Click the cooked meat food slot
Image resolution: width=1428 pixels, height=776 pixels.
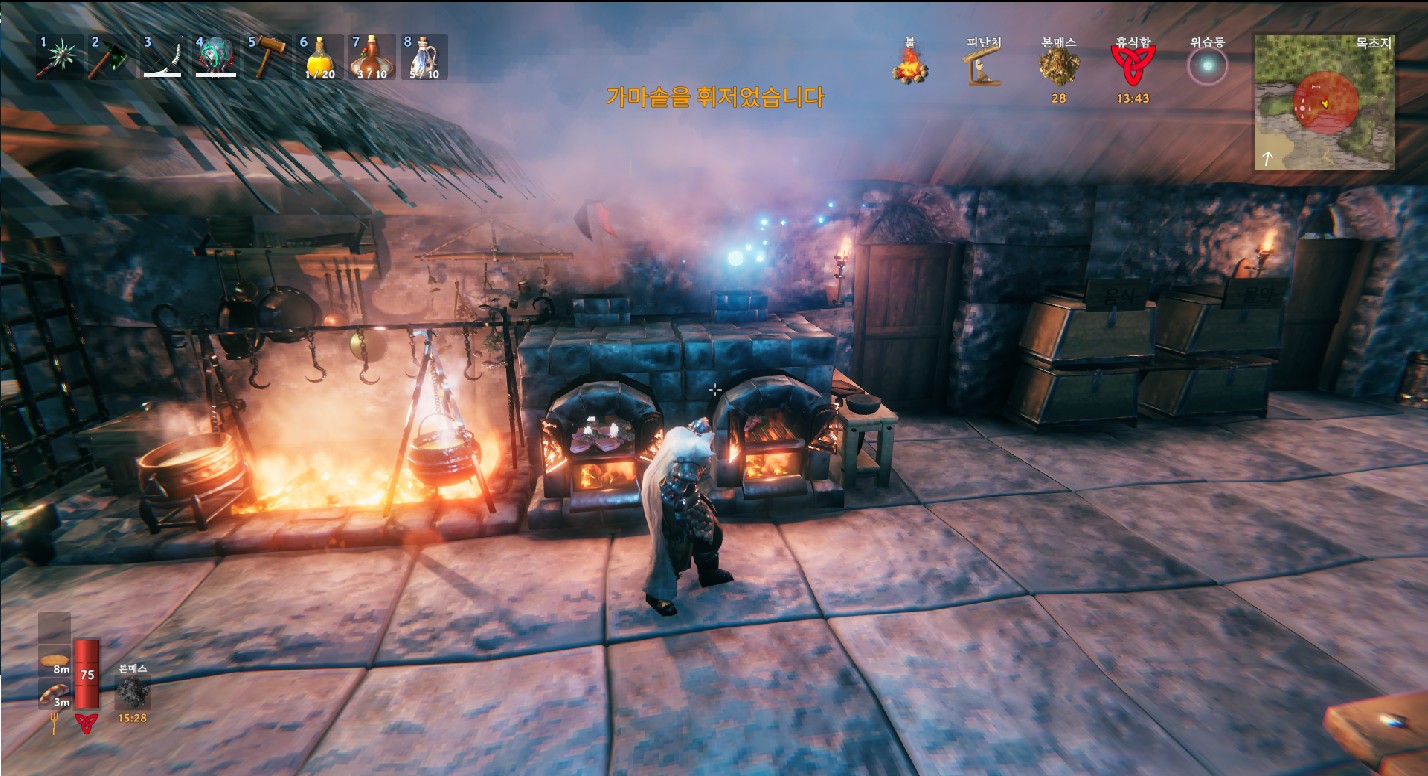pos(55,692)
